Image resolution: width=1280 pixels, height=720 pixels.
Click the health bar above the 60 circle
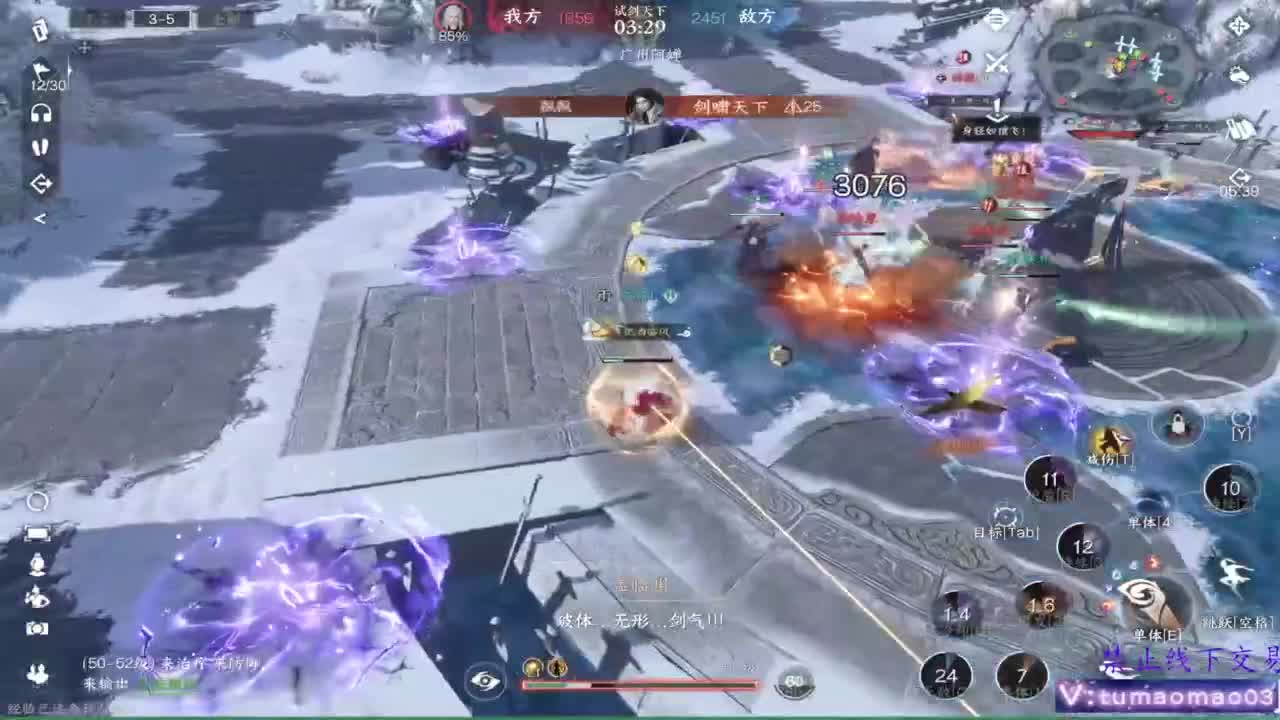tap(640, 686)
